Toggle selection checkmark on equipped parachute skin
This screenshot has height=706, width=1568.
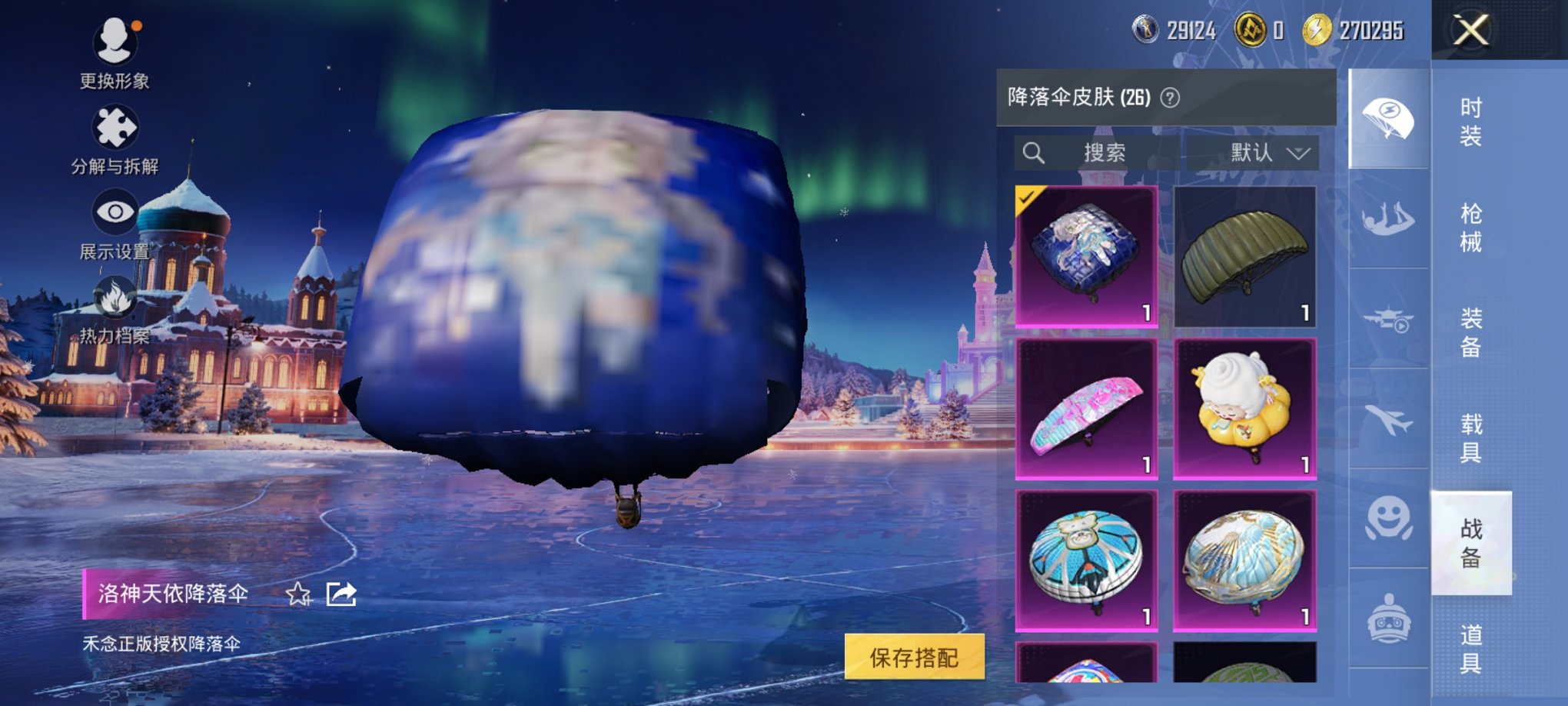coord(1025,196)
